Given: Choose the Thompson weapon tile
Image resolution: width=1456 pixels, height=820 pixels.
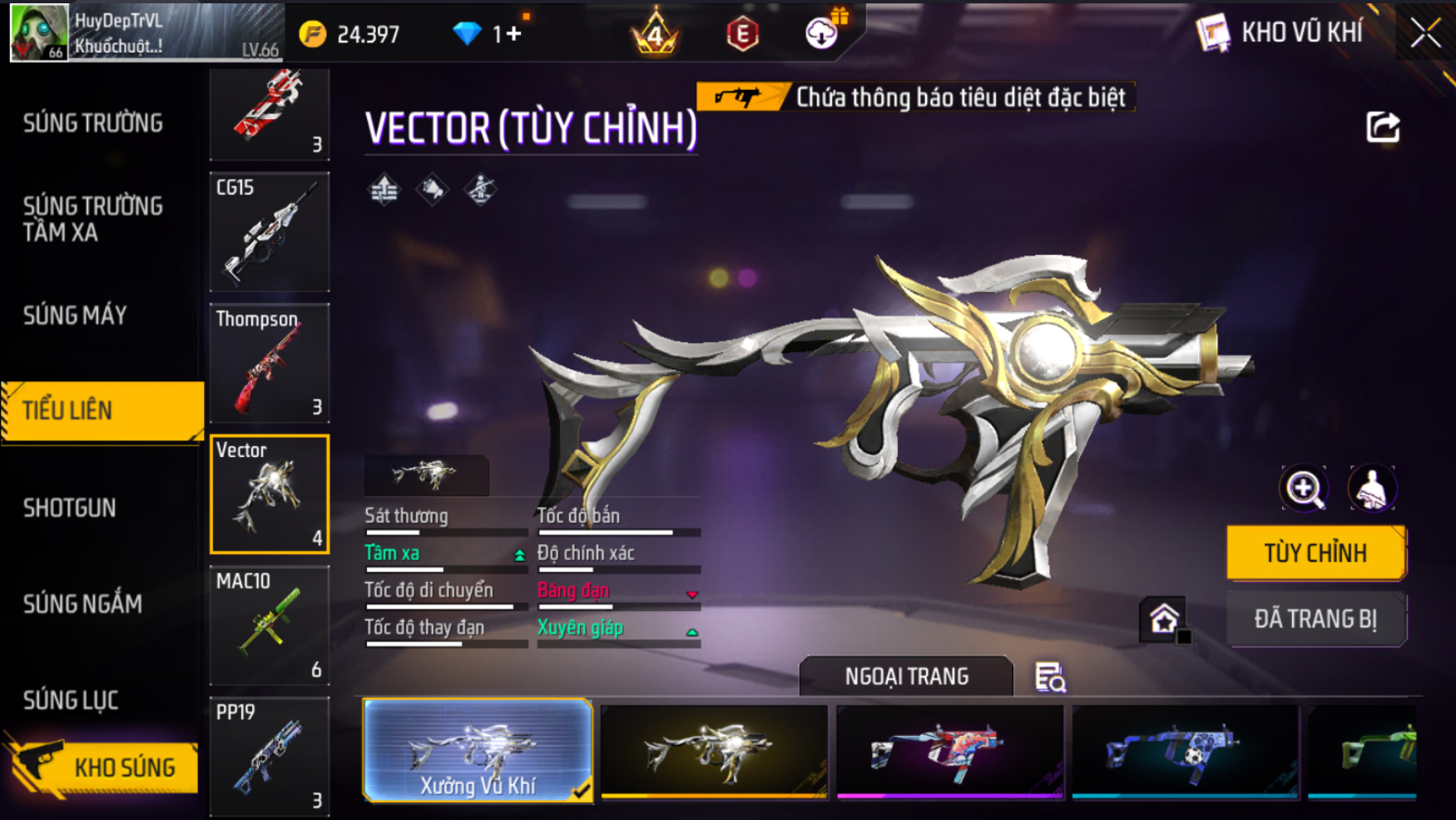Looking at the screenshot, I should (x=270, y=363).
